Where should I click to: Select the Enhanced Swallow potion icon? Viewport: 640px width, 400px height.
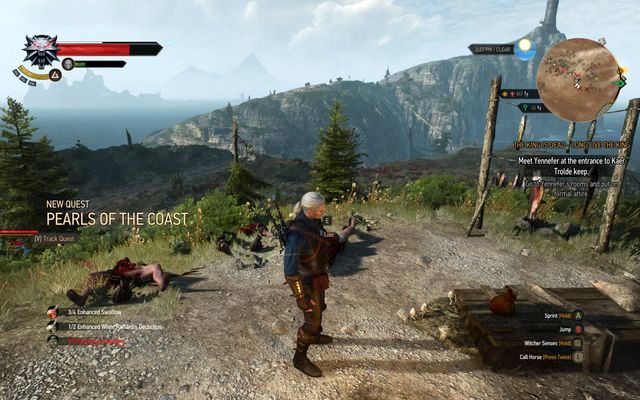51,312
